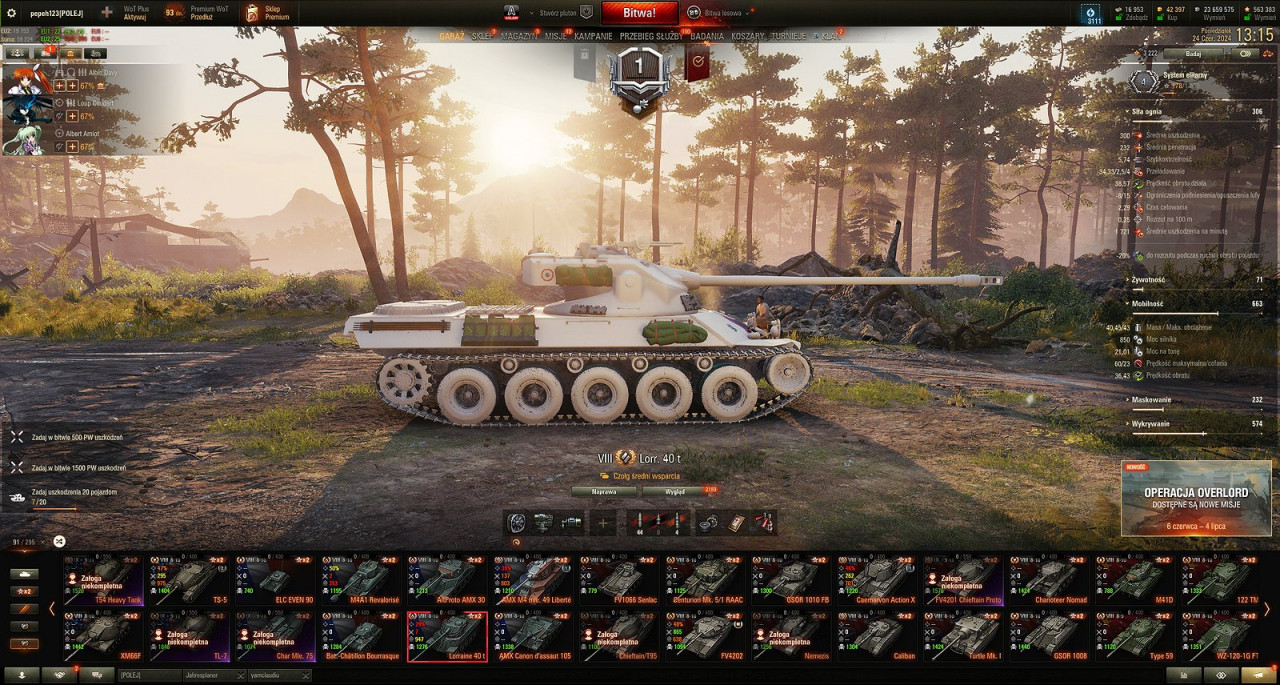Open the Misje tab
Screen dimensions: 1280x685
tap(556, 36)
